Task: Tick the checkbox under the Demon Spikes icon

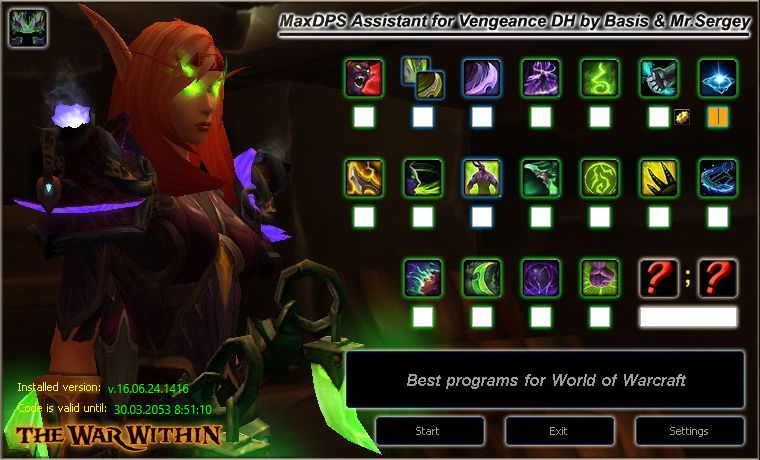Action: 659,217
